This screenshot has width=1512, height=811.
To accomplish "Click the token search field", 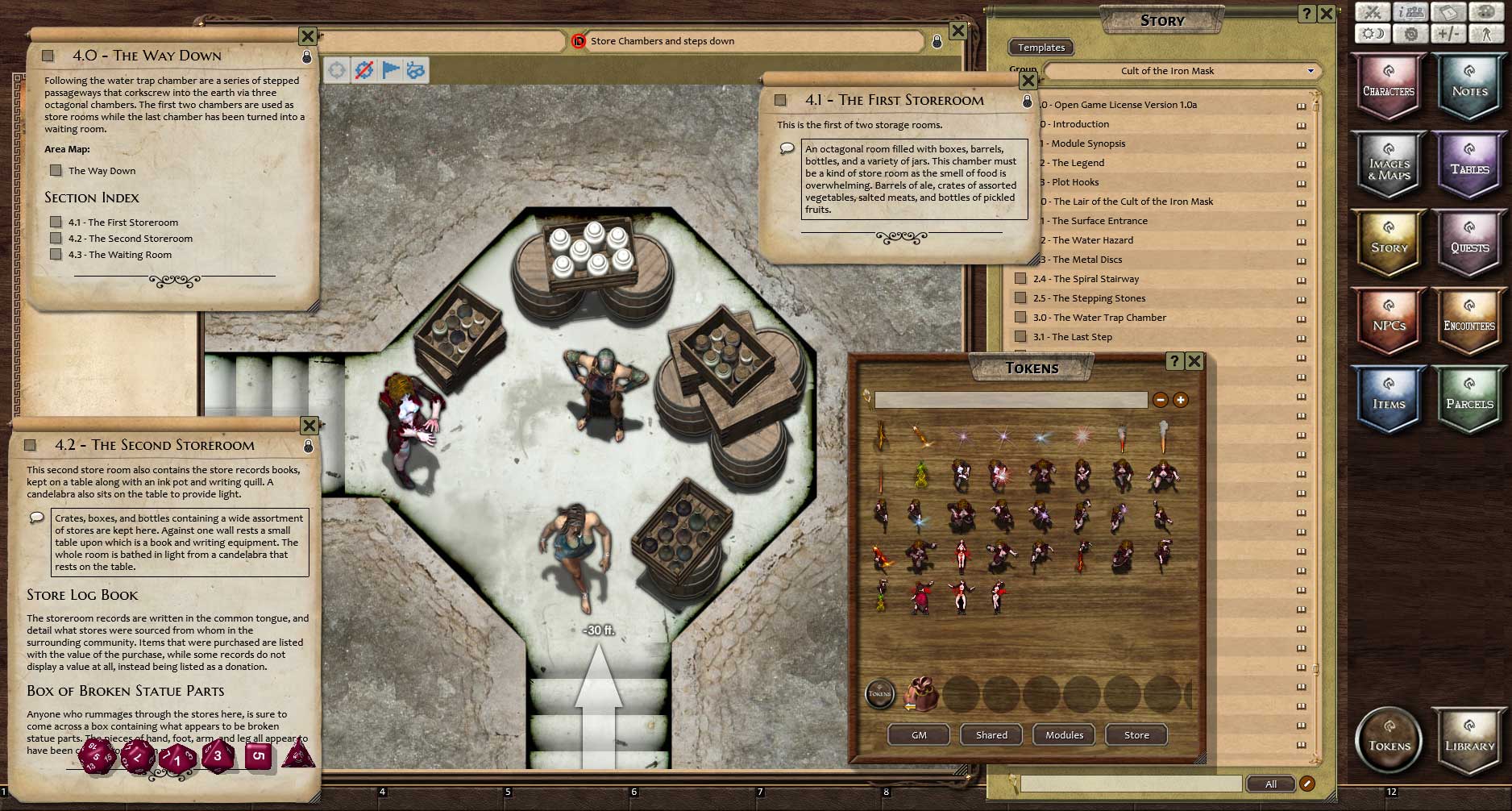I will [1010, 400].
